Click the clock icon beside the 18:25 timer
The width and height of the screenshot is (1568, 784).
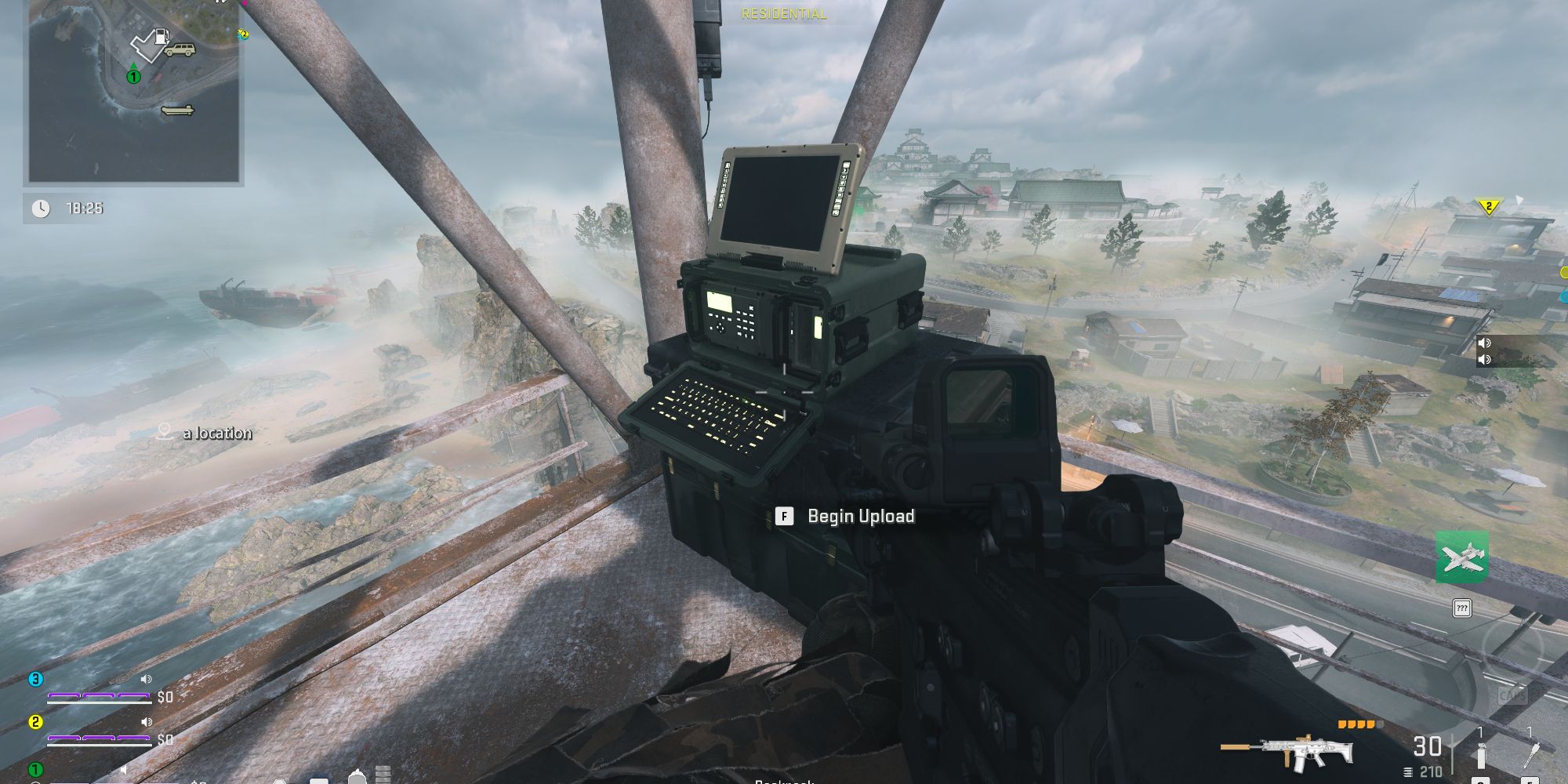pyautogui.click(x=41, y=209)
